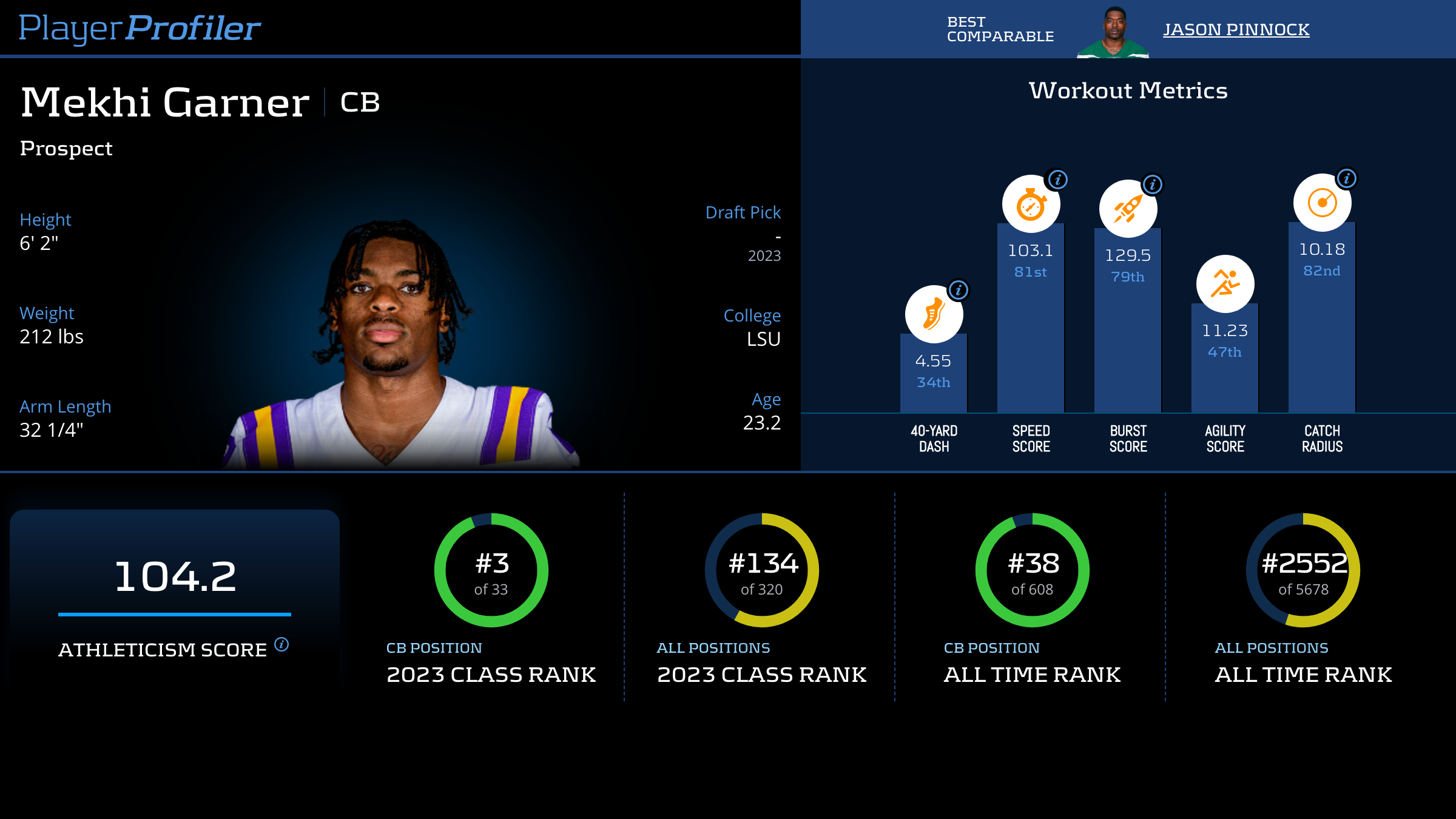Screen dimensions: 1456x819
Task: Click the Speed Score stopwatch icon
Action: click(x=1031, y=204)
